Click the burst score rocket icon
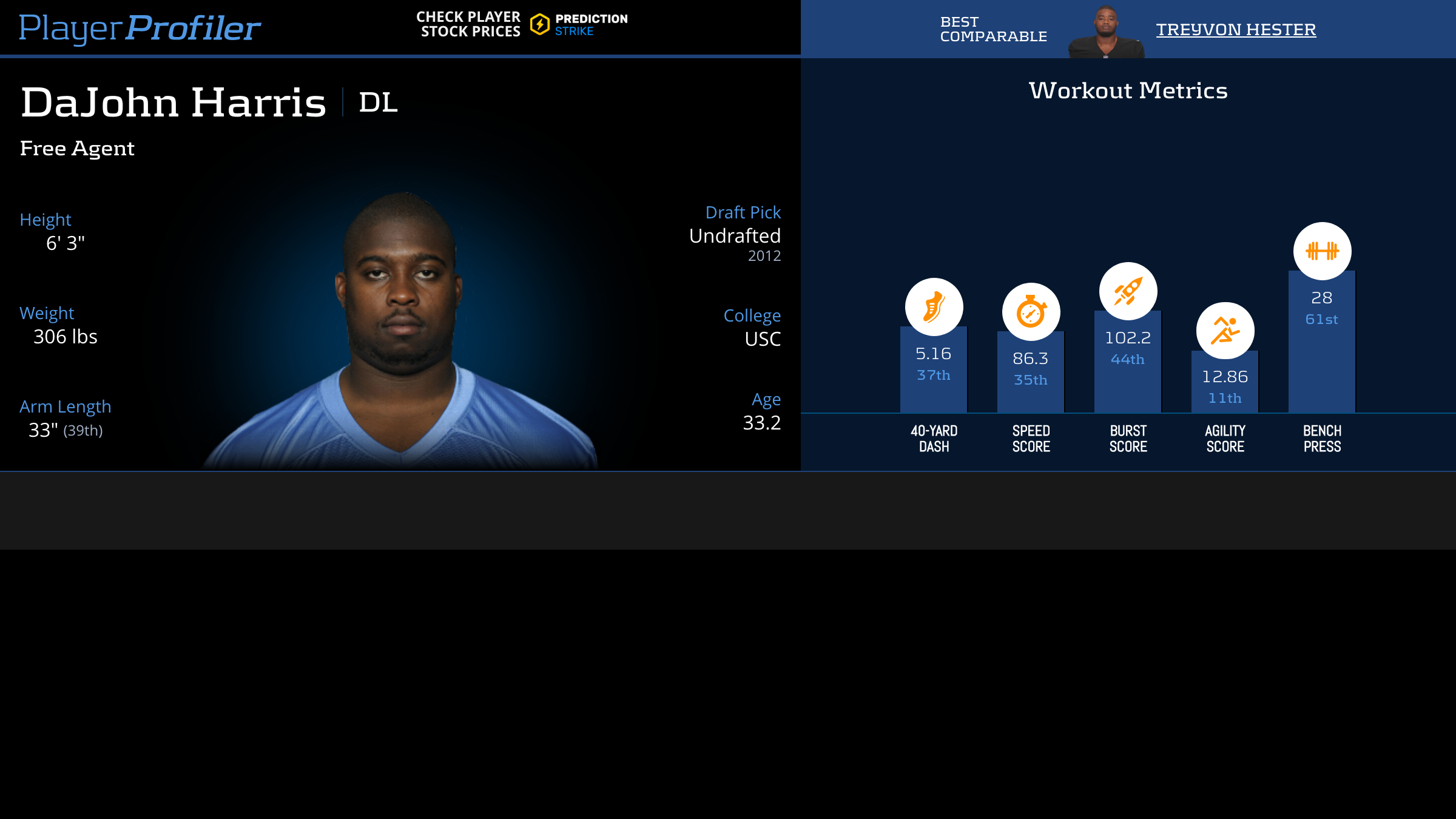 click(x=1128, y=291)
